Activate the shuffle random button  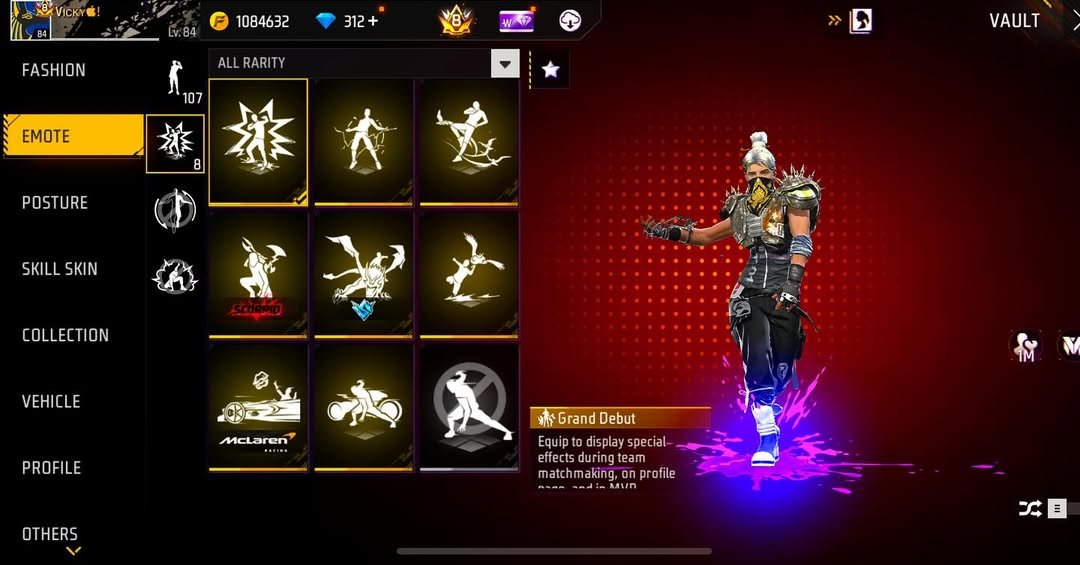(x=1029, y=509)
